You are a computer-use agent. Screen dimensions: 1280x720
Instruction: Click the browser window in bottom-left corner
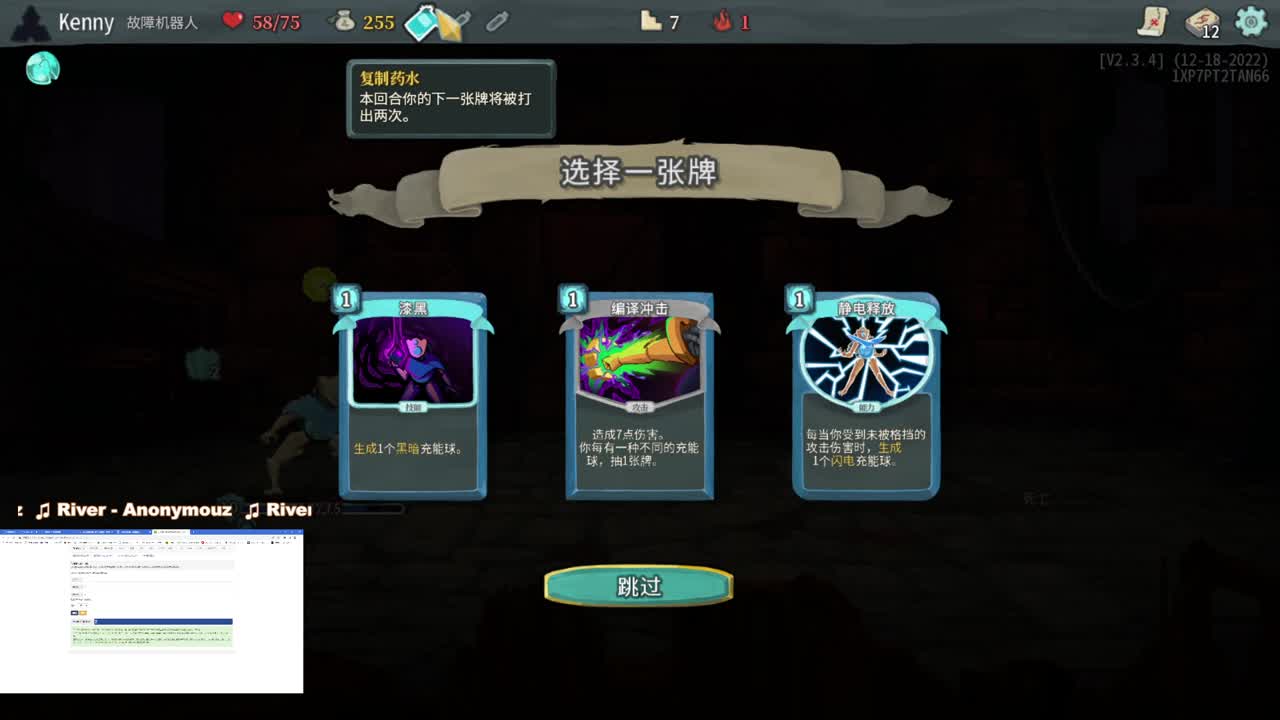click(150, 610)
